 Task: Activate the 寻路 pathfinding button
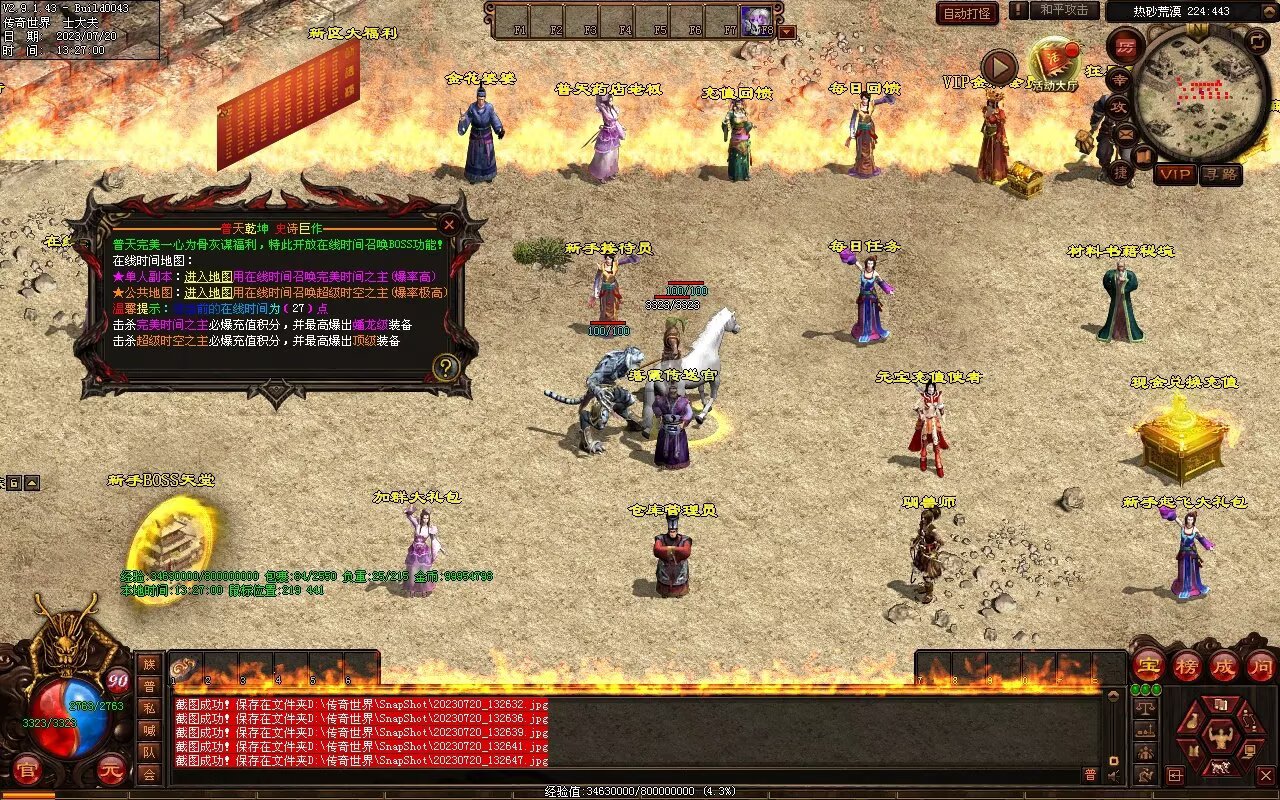(1220, 174)
